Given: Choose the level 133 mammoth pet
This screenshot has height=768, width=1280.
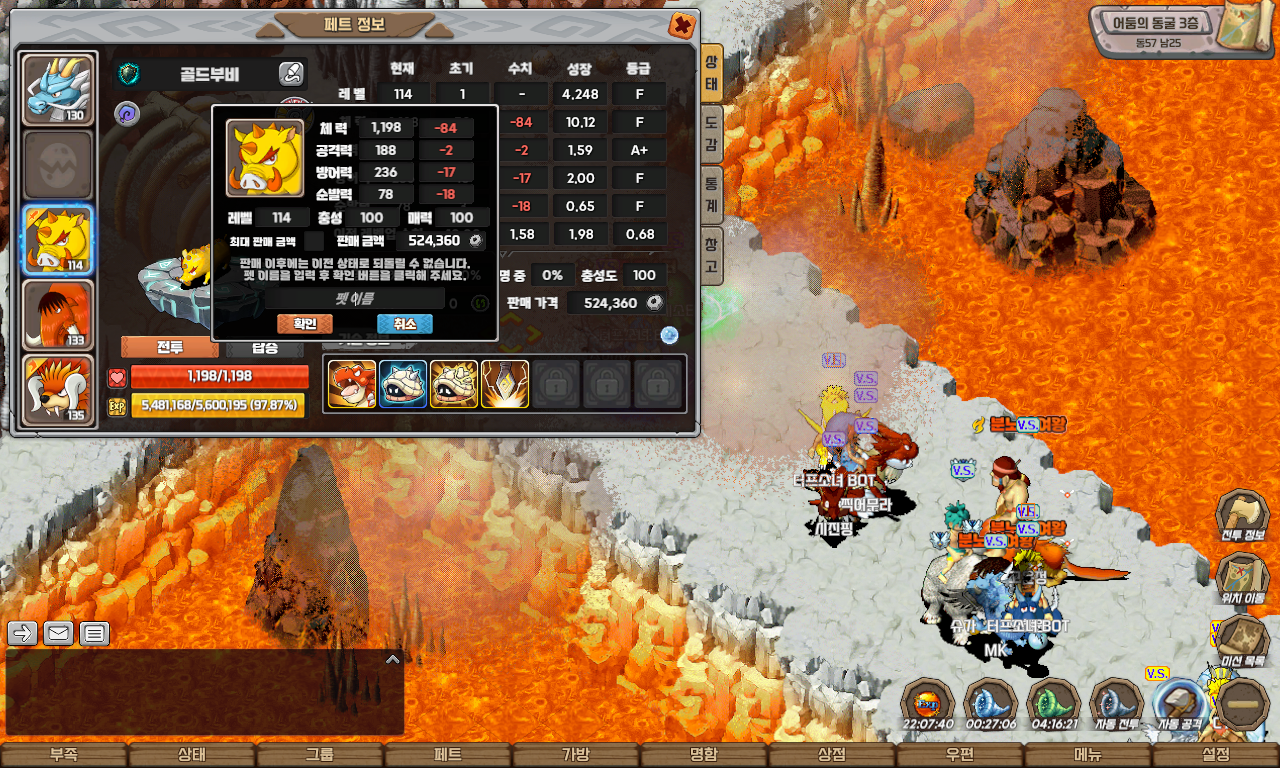Looking at the screenshot, I should click(58, 315).
